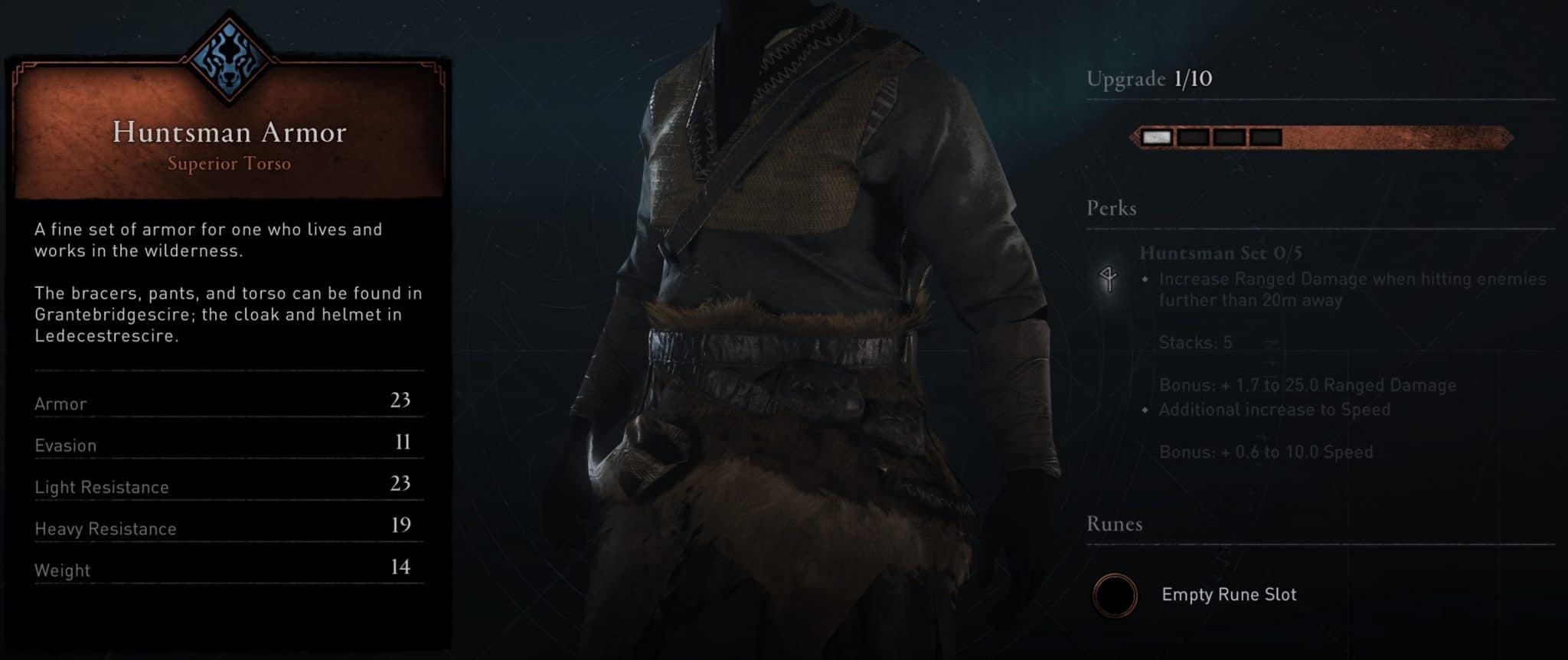Click the Empty Rune Slot label
The width and height of the screenshot is (1568, 660).
tap(1230, 594)
